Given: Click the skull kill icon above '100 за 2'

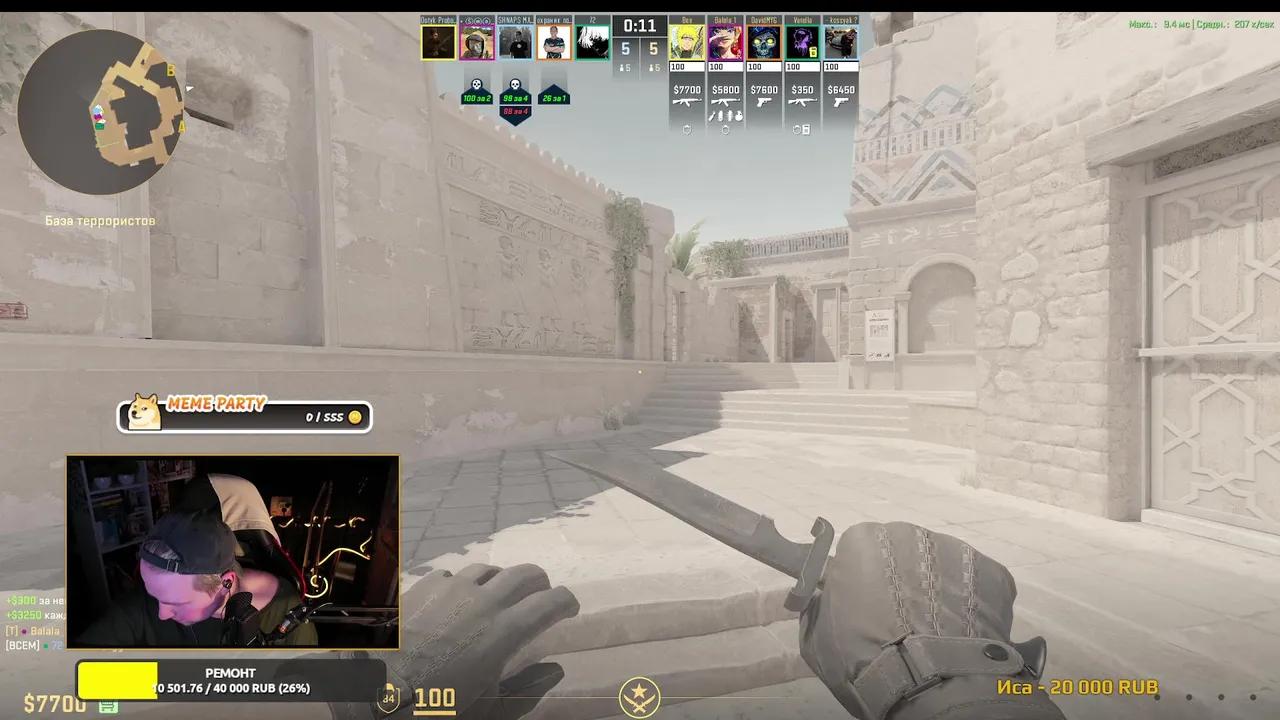Looking at the screenshot, I should tap(476, 85).
